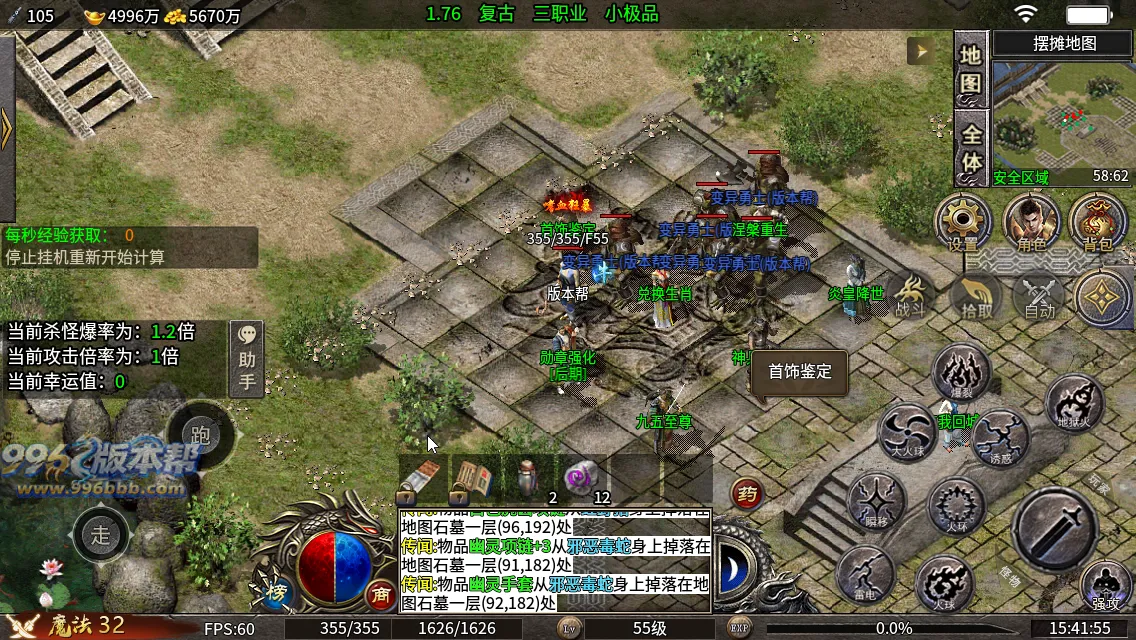The image size is (1136, 640).
Task: Open the 角色 character sheet
Action: tap(1031, 220)
